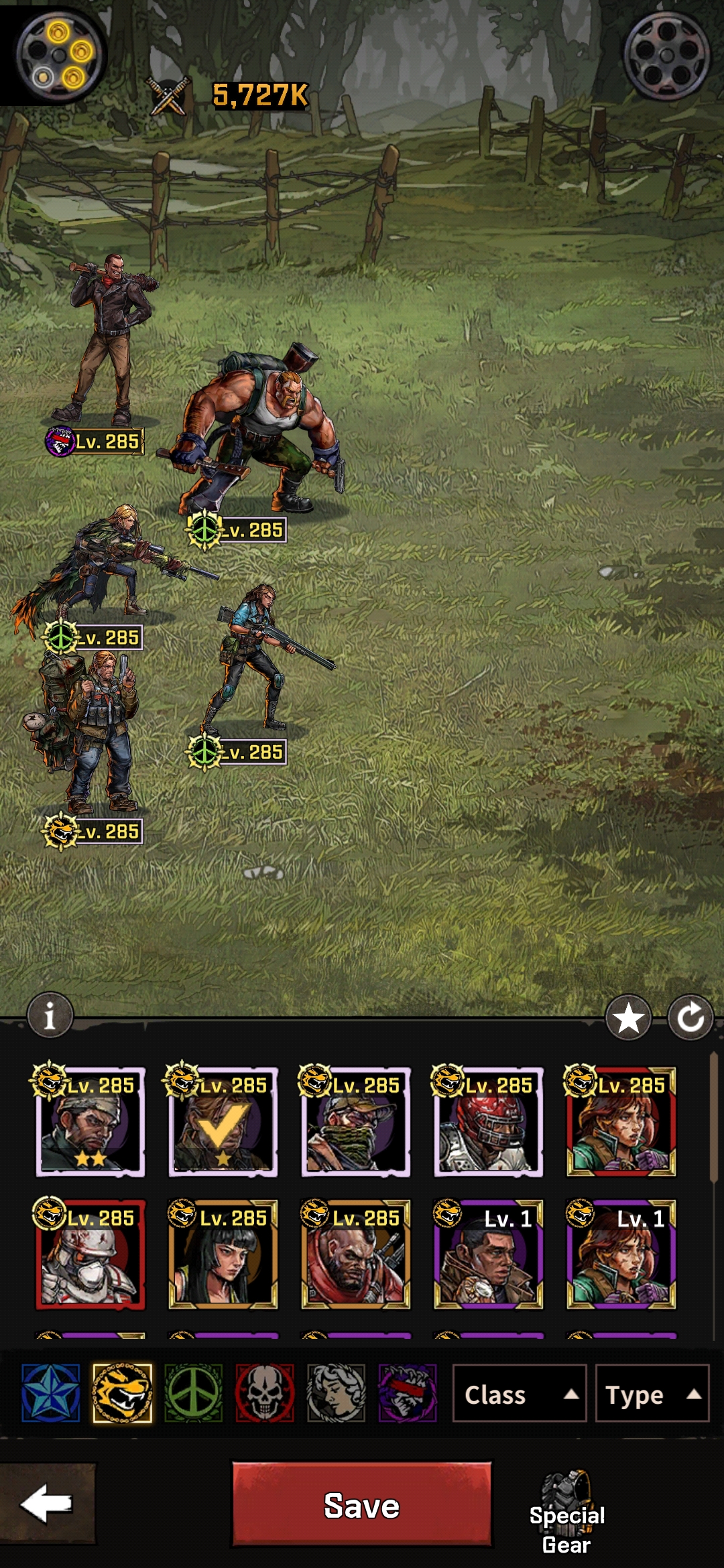Click the white star favorites button
Screen dimensions: 724x1568
coord(628,1018)
